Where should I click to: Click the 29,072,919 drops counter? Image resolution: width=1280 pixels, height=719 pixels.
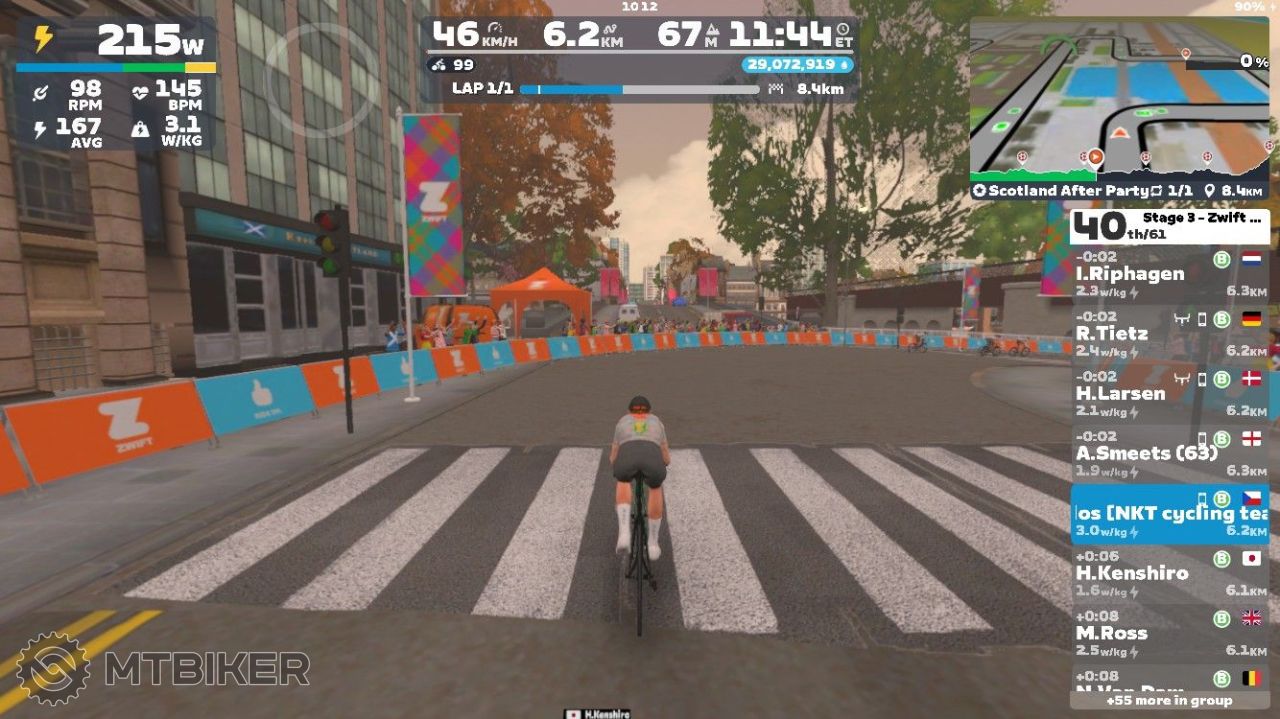(x=796, y=65)
